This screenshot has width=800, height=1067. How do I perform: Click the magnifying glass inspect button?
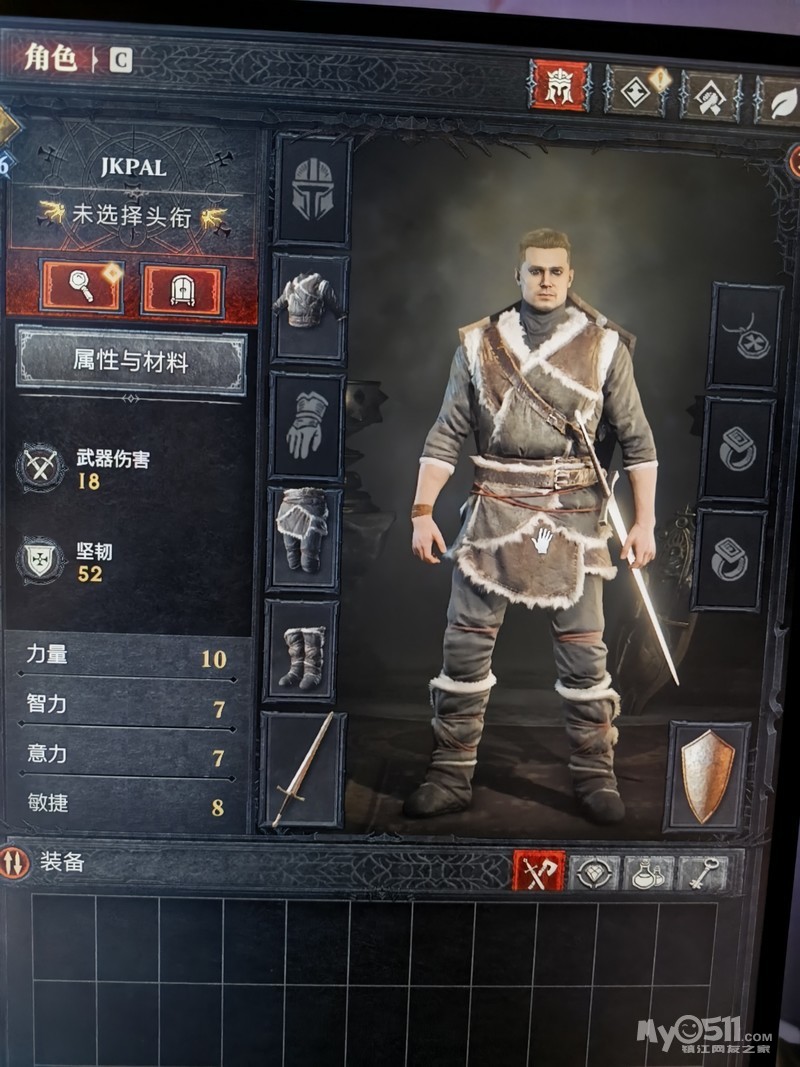coord(81,288)
